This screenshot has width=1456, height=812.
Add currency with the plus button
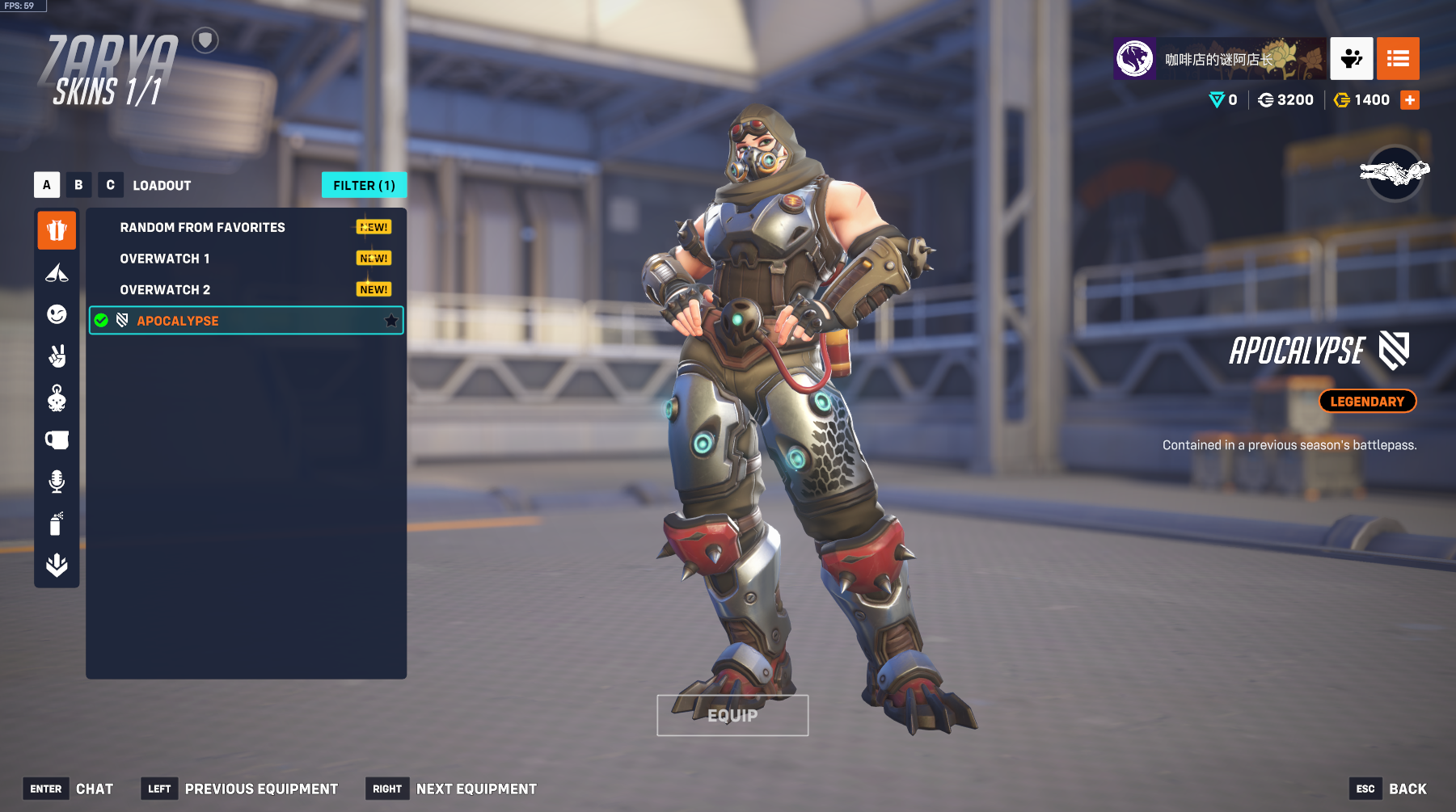(x=1410, y=100)
